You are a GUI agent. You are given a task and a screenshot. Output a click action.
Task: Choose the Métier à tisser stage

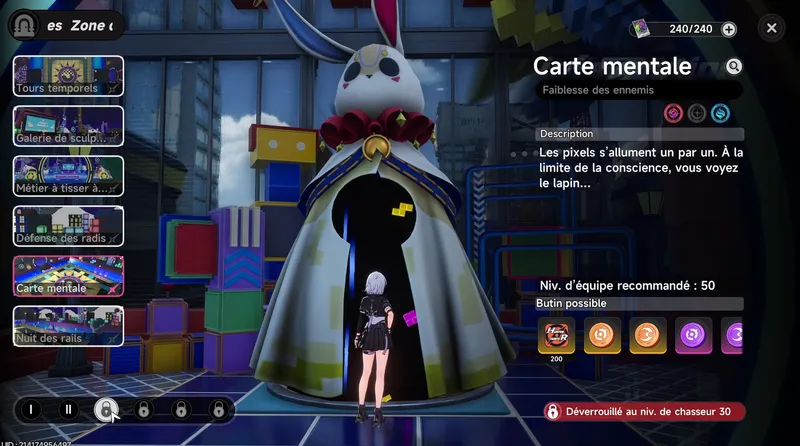pos(68,176)
